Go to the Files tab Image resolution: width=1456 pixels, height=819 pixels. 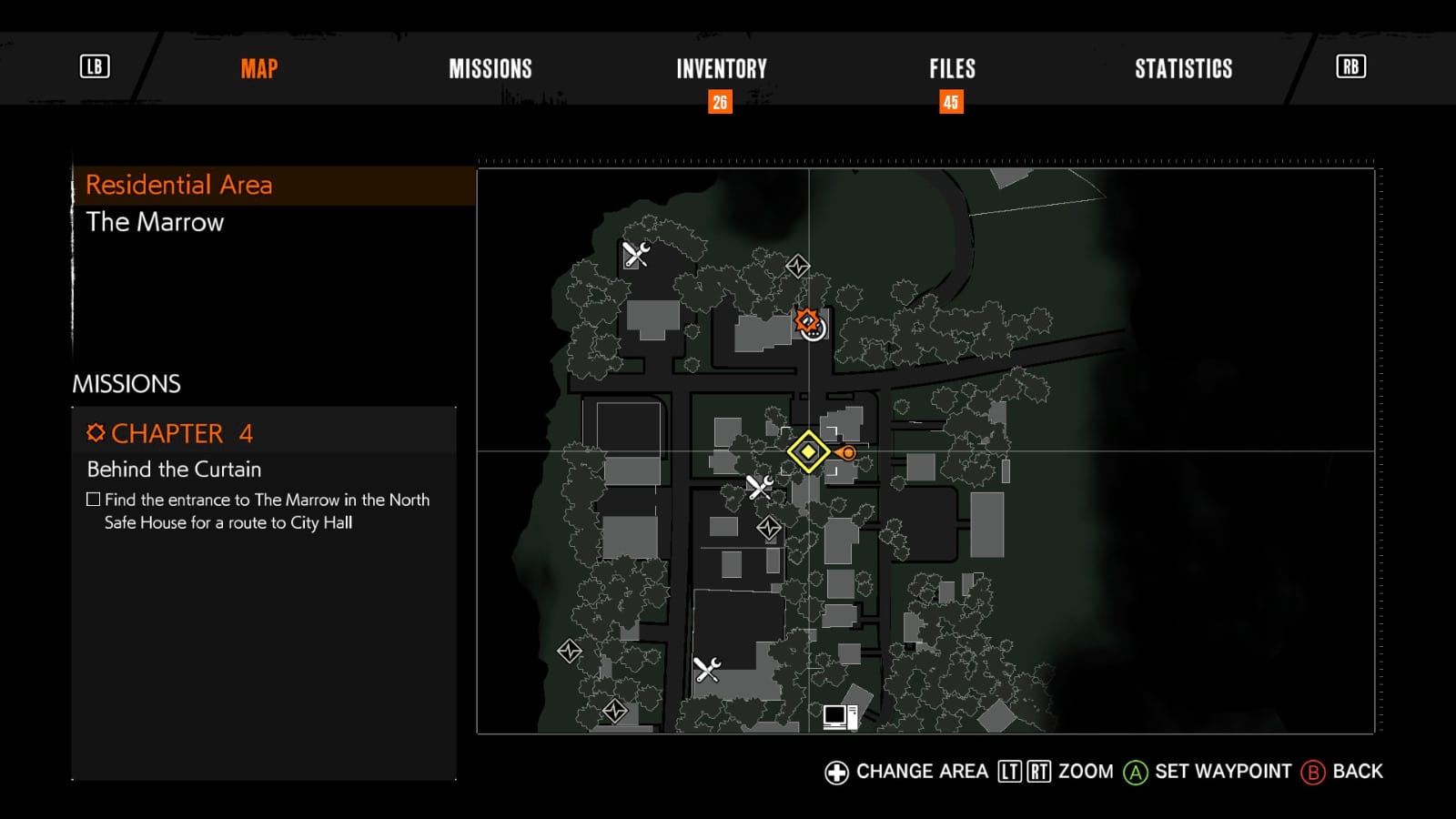(952, 69)
